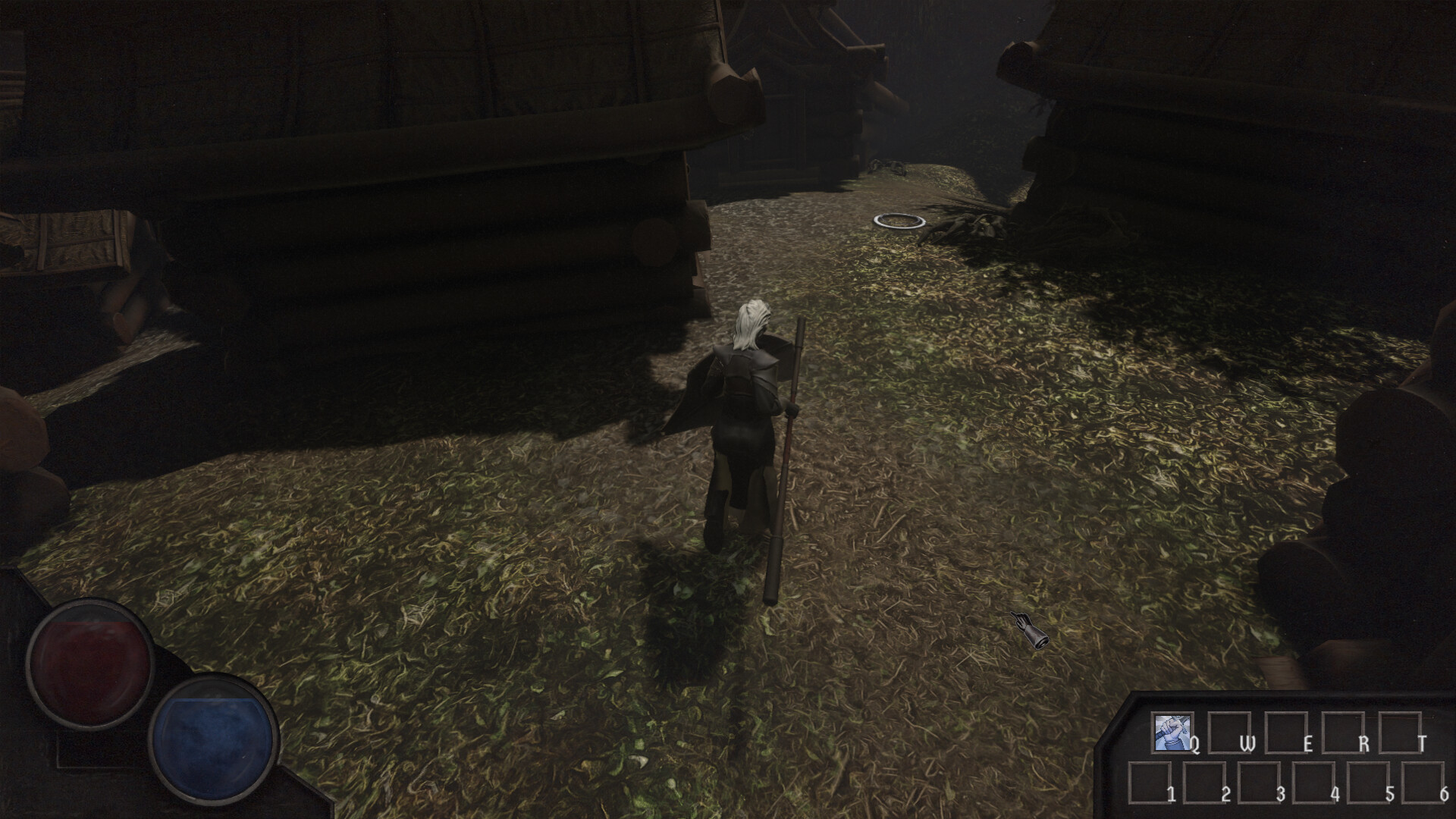Click quick item slot 1
The image size is (1456, 819).
tap(1148, 782)
